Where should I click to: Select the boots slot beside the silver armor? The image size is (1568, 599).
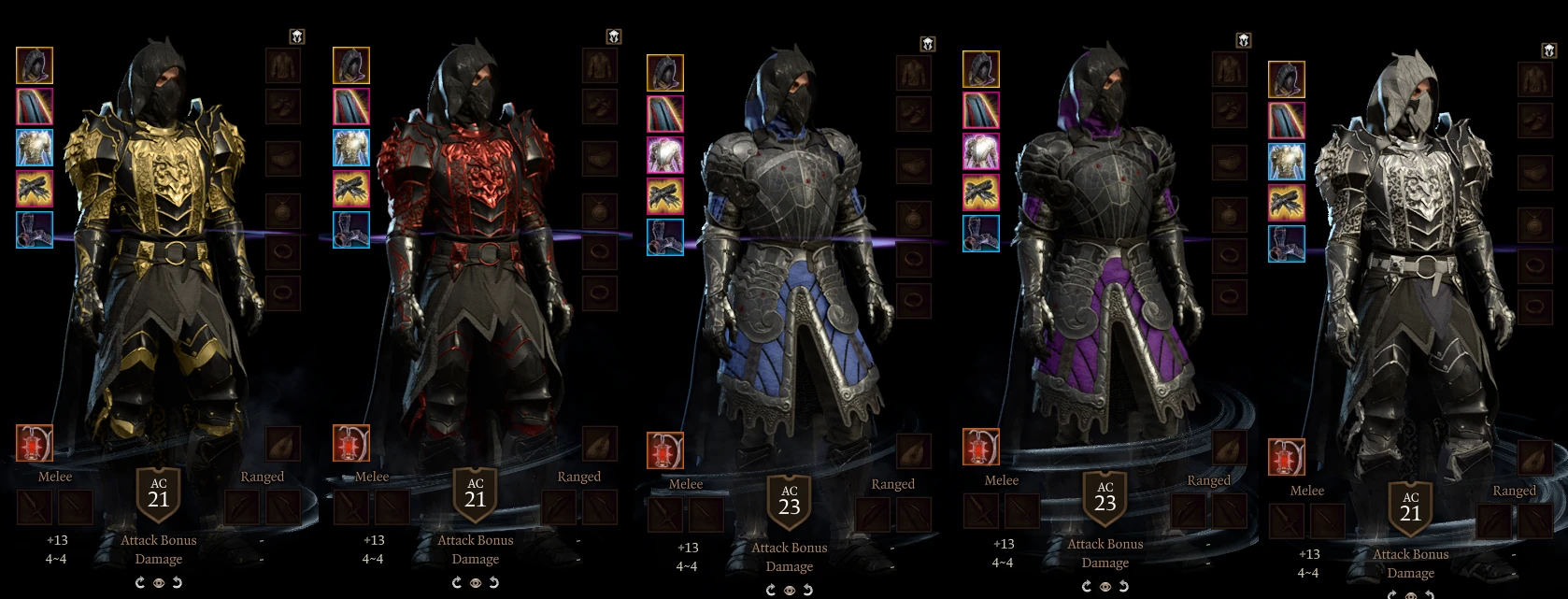pyautogui.click(x=1287, y=244)
